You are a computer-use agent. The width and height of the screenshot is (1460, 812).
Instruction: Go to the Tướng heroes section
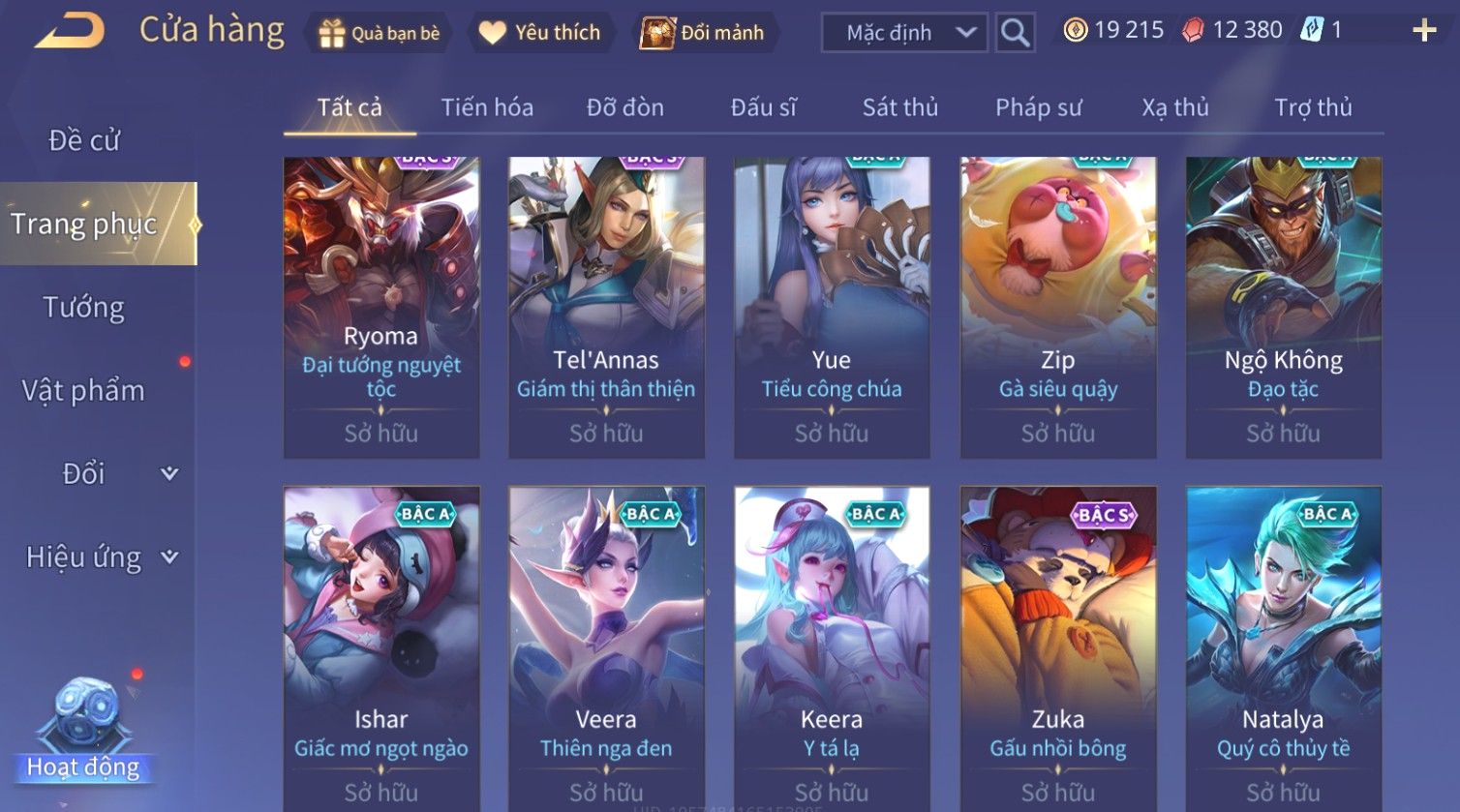[x=84, y=308]
